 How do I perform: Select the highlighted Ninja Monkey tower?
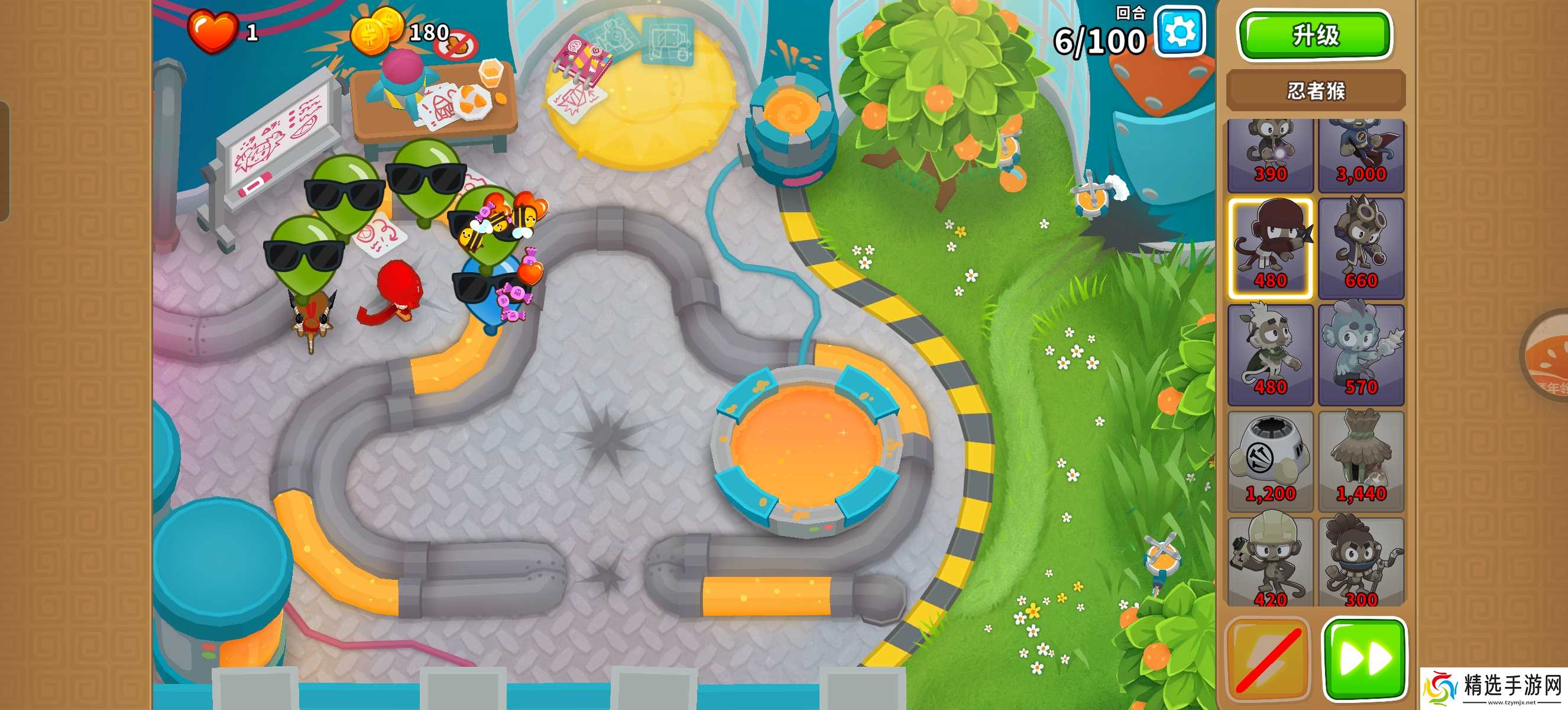coord(1271,248)
